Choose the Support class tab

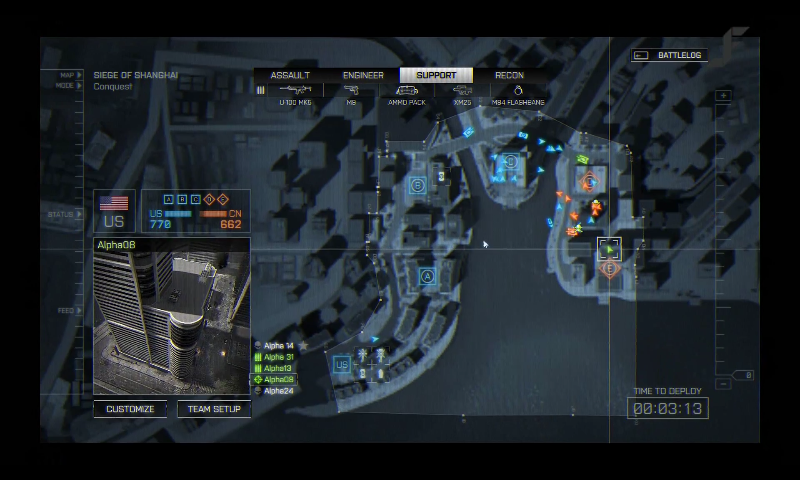(x=436, y=75)
